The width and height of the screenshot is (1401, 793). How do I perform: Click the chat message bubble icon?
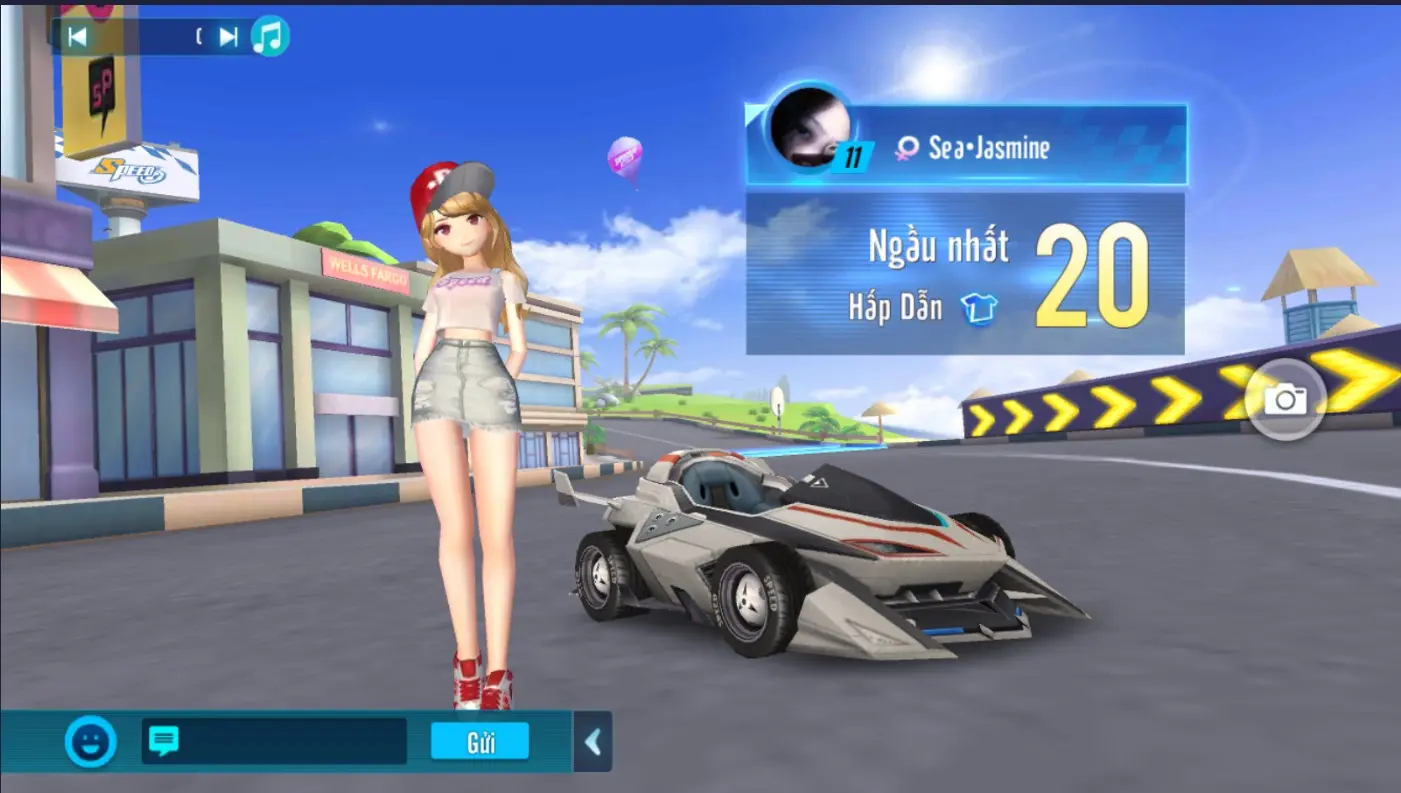click(x=166, y=741)
